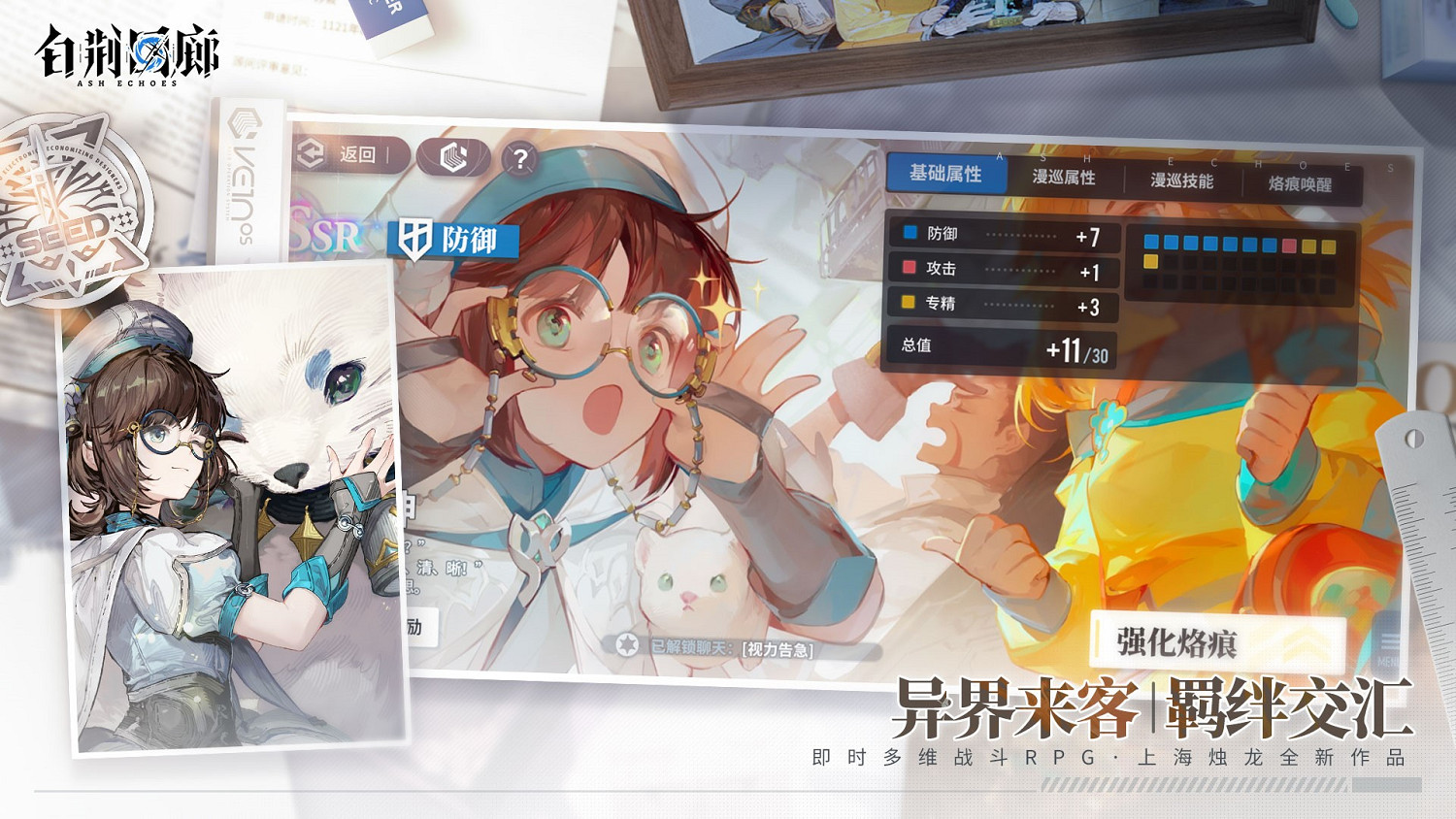Click the pink swatch in the stat grid
Viewport: 1456px width, 819px height.
(1289, 245)
